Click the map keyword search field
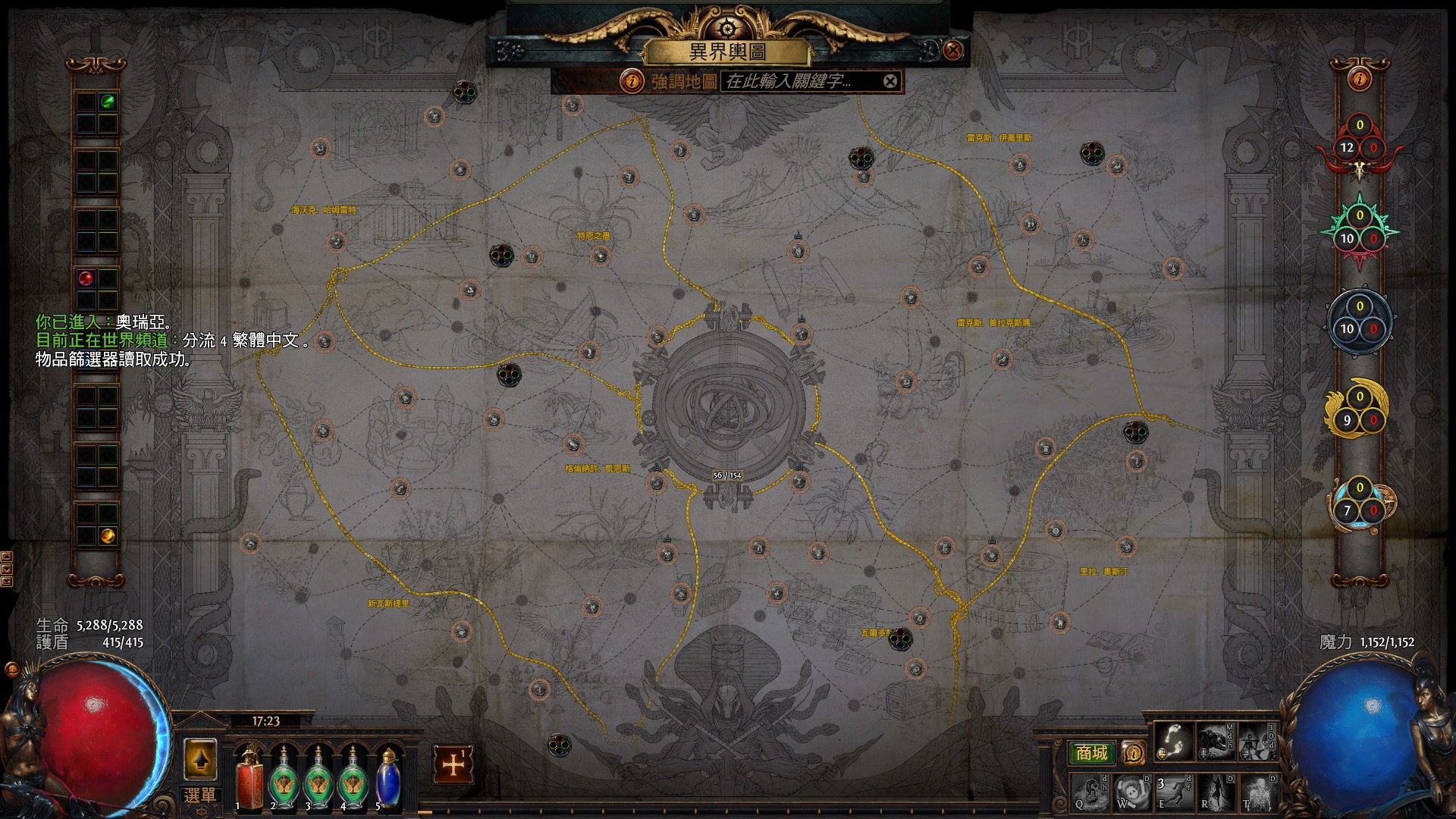Screen dimensions: 1456x819 pos(800,81)
